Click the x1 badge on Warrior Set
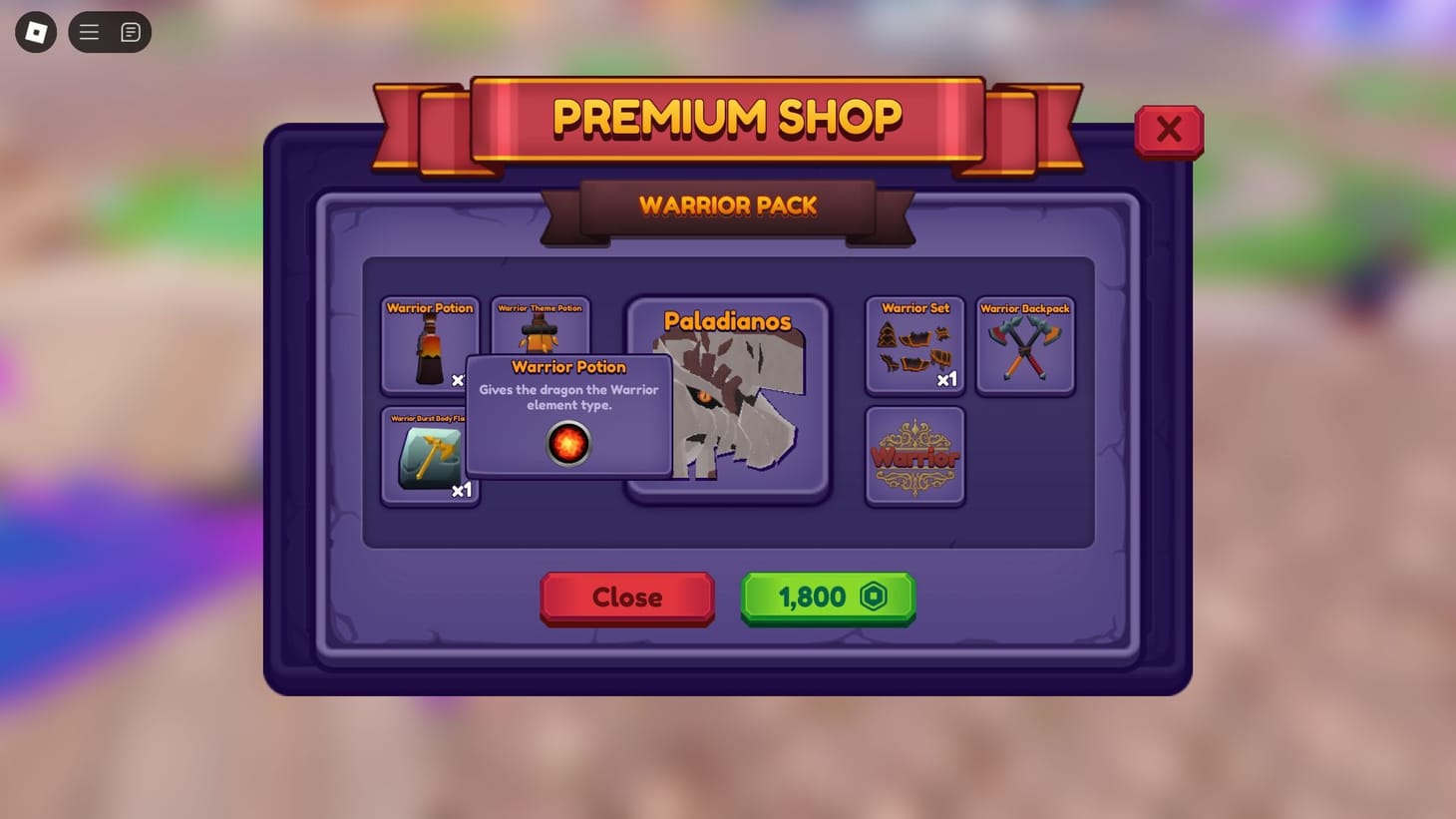This screenshot has height=819, width=1456. (948, 379)
